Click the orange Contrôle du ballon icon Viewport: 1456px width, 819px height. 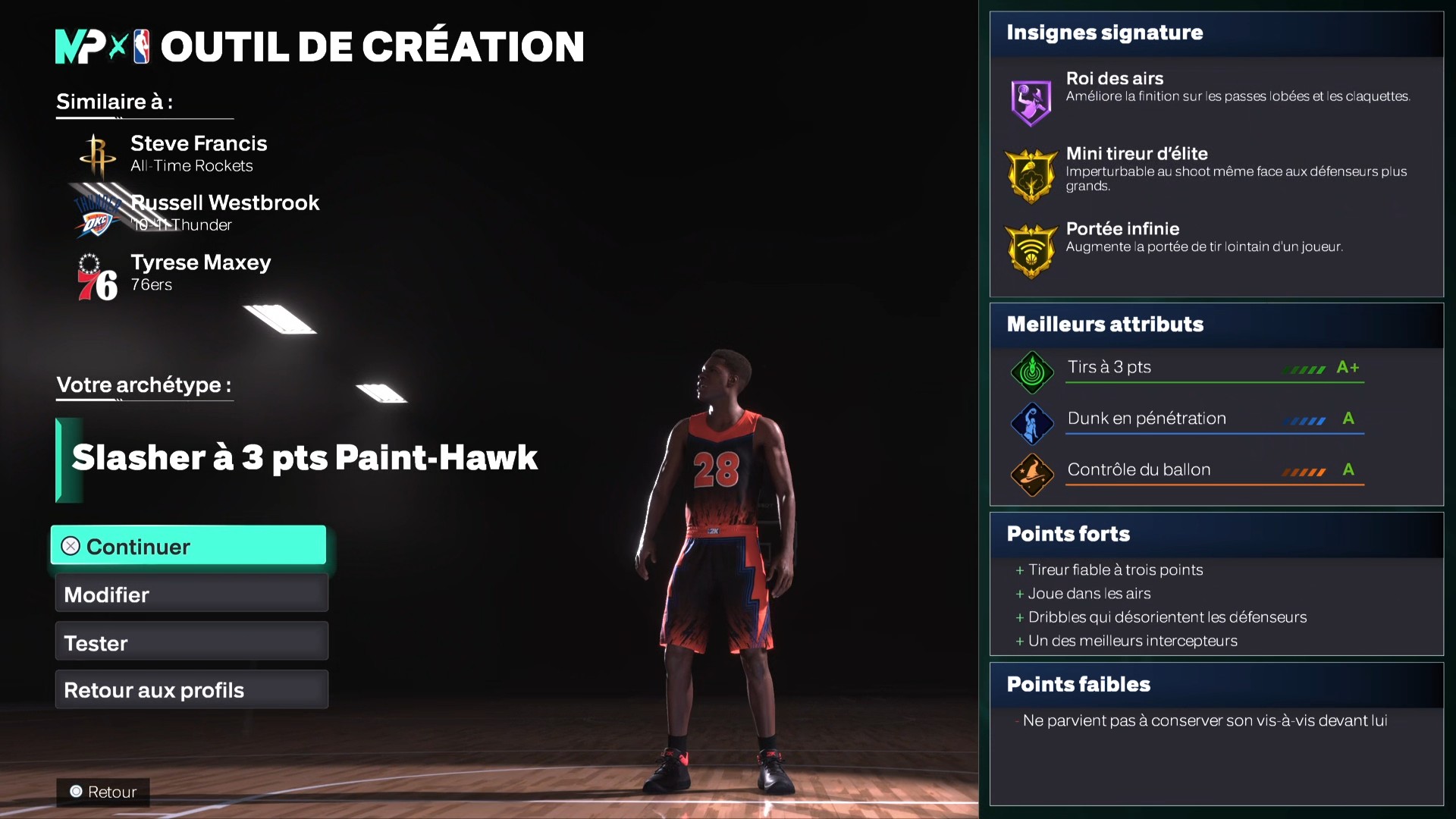1031,475
